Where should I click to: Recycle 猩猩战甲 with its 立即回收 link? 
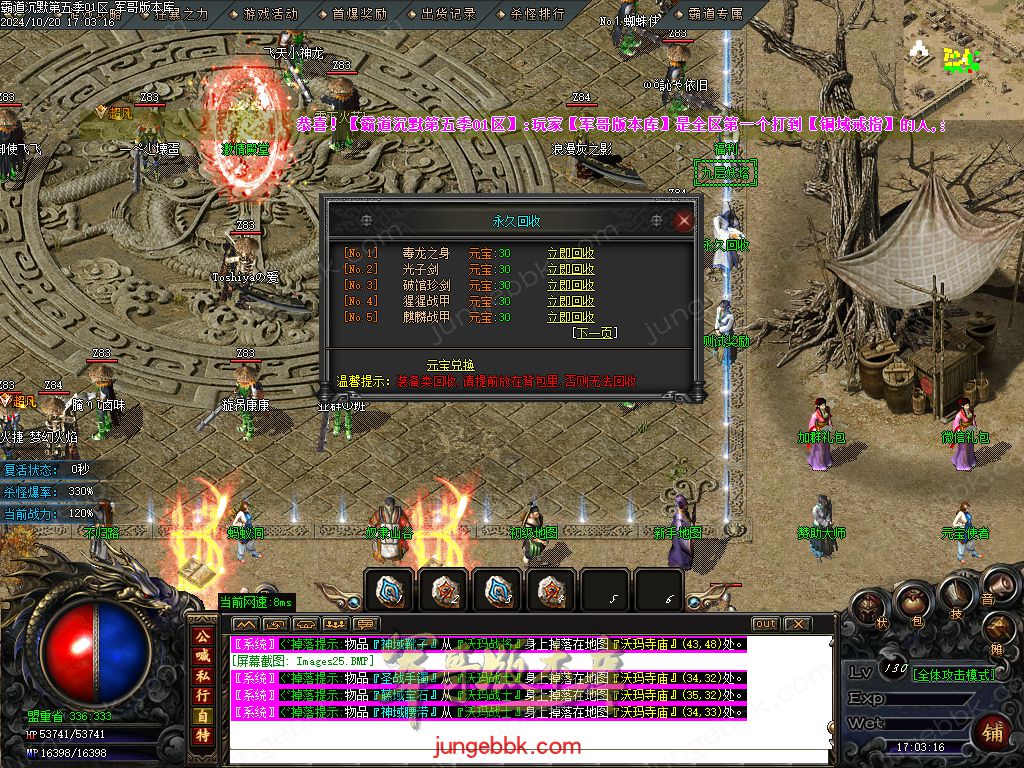(x=570, y=301)
